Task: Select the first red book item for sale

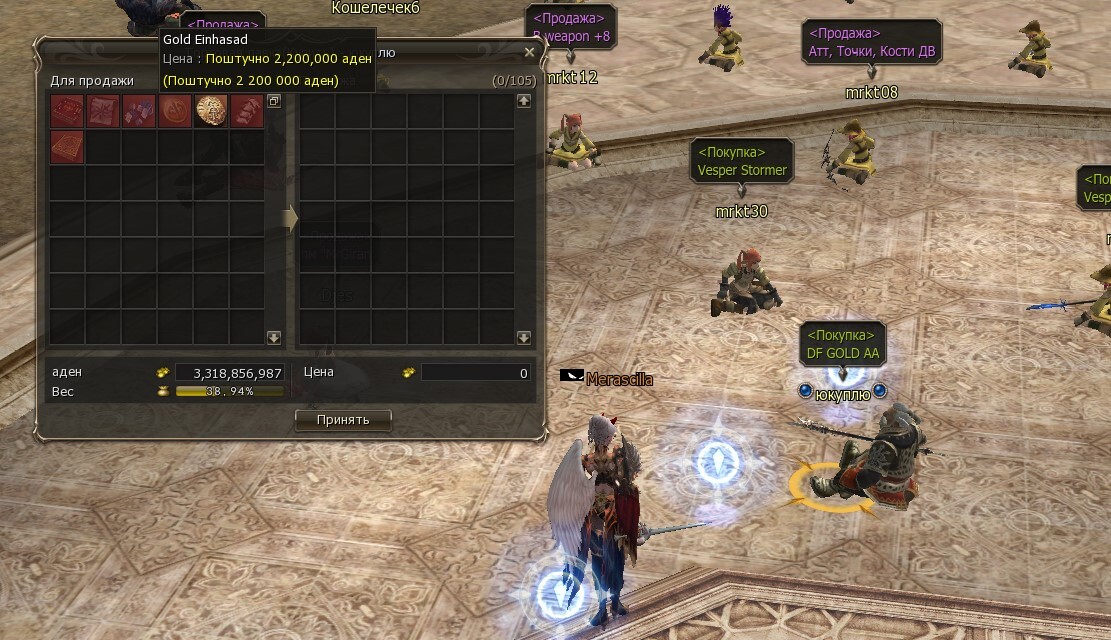Action: point(67,110)
